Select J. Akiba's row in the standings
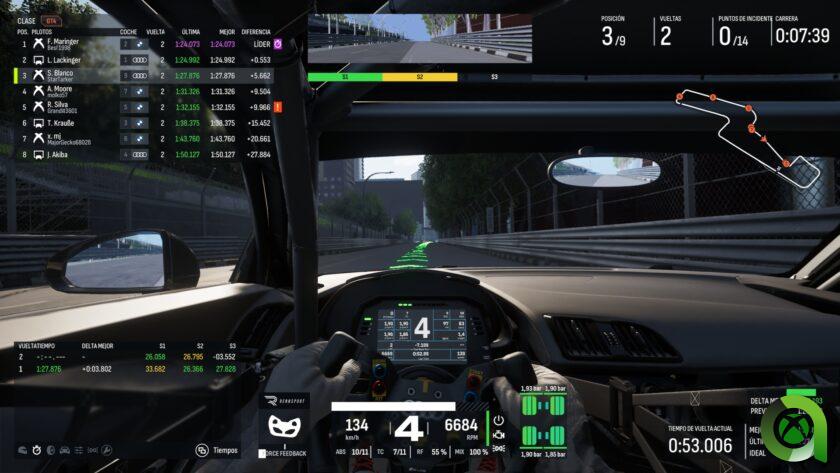 coord(140,155)
